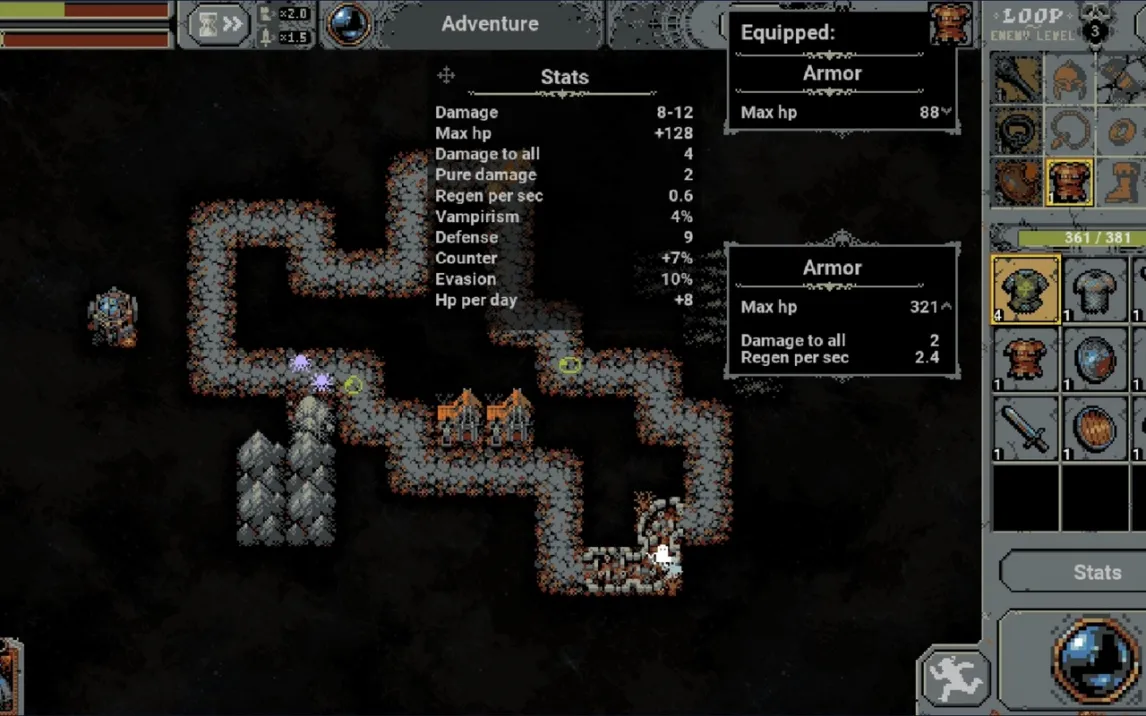
Task: Pick the grey chainmail shirt in inventory
Action: click(1095, 290)
